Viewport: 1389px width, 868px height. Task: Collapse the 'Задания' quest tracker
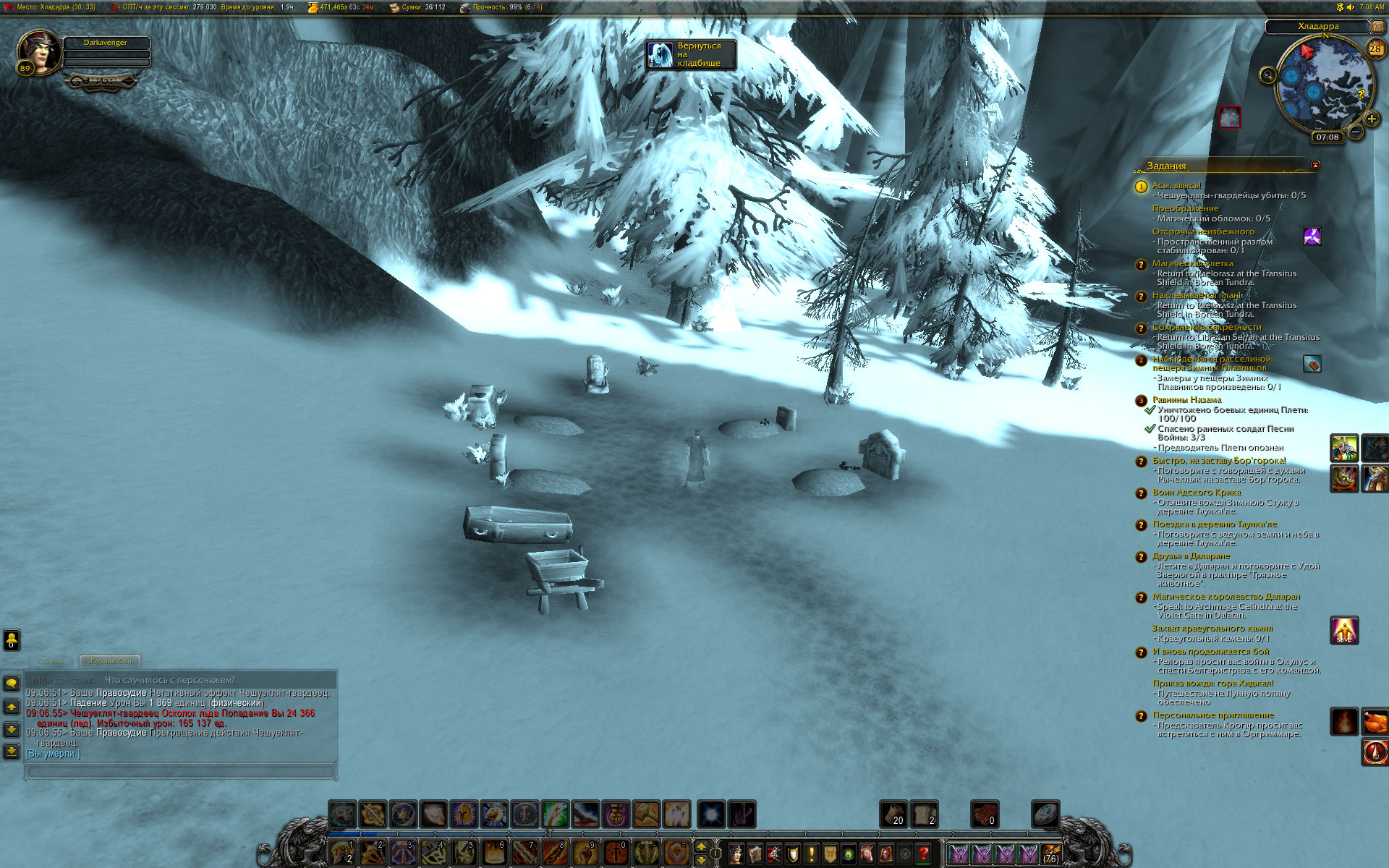tap(1315, 165)
